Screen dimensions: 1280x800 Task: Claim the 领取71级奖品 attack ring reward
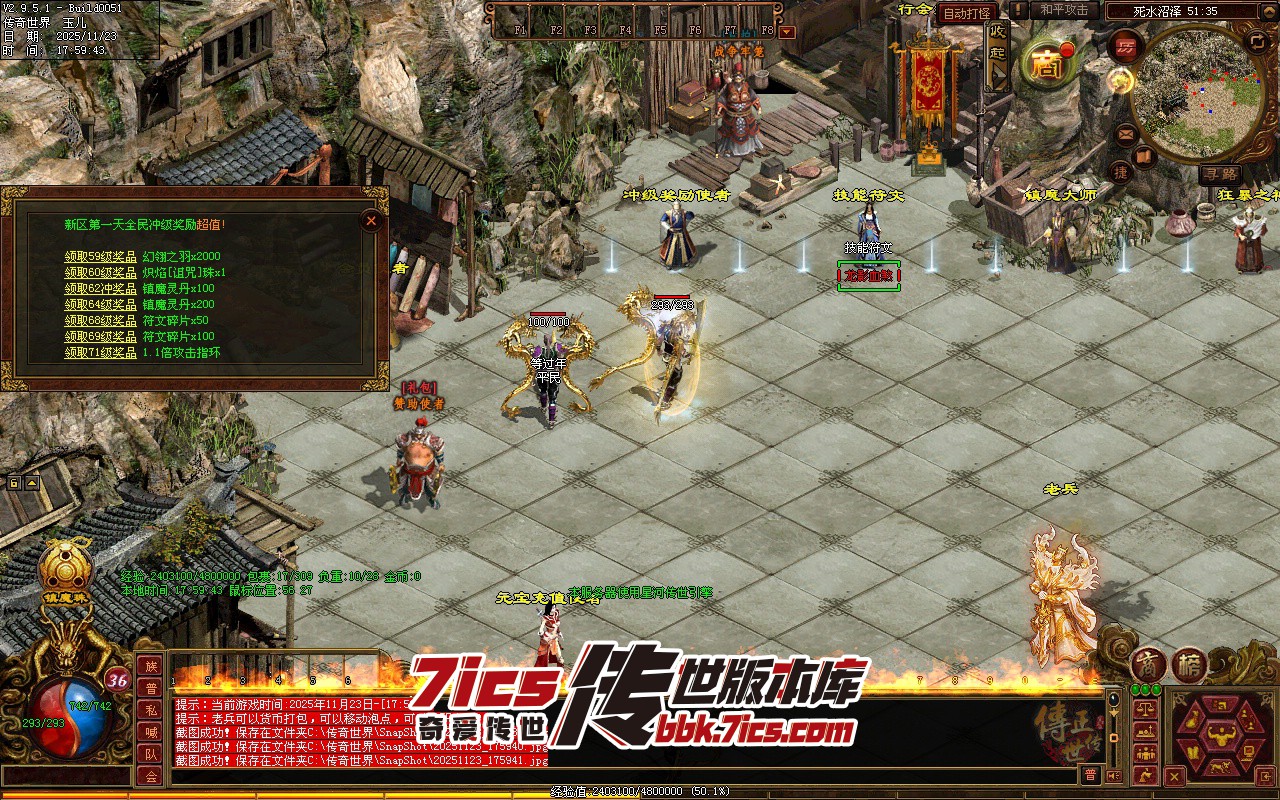tap(101, 353)
